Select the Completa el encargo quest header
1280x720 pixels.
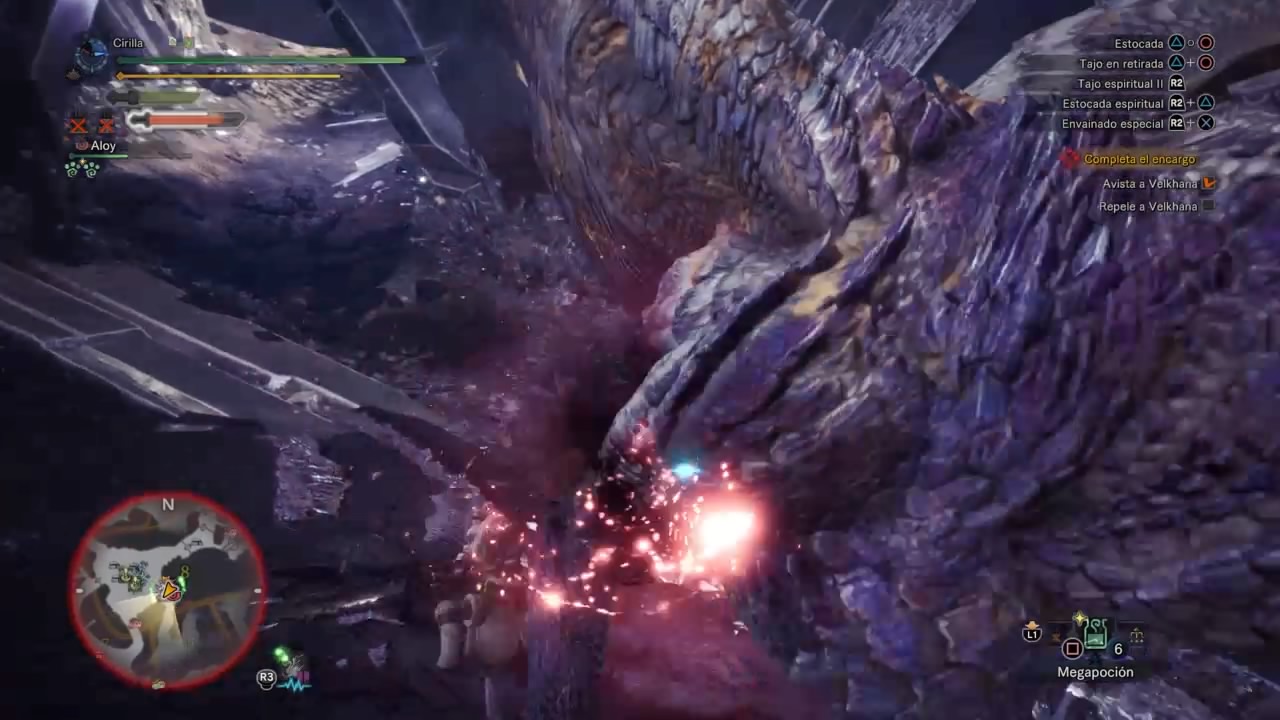pyautogui.click(x=1139, y=159)
